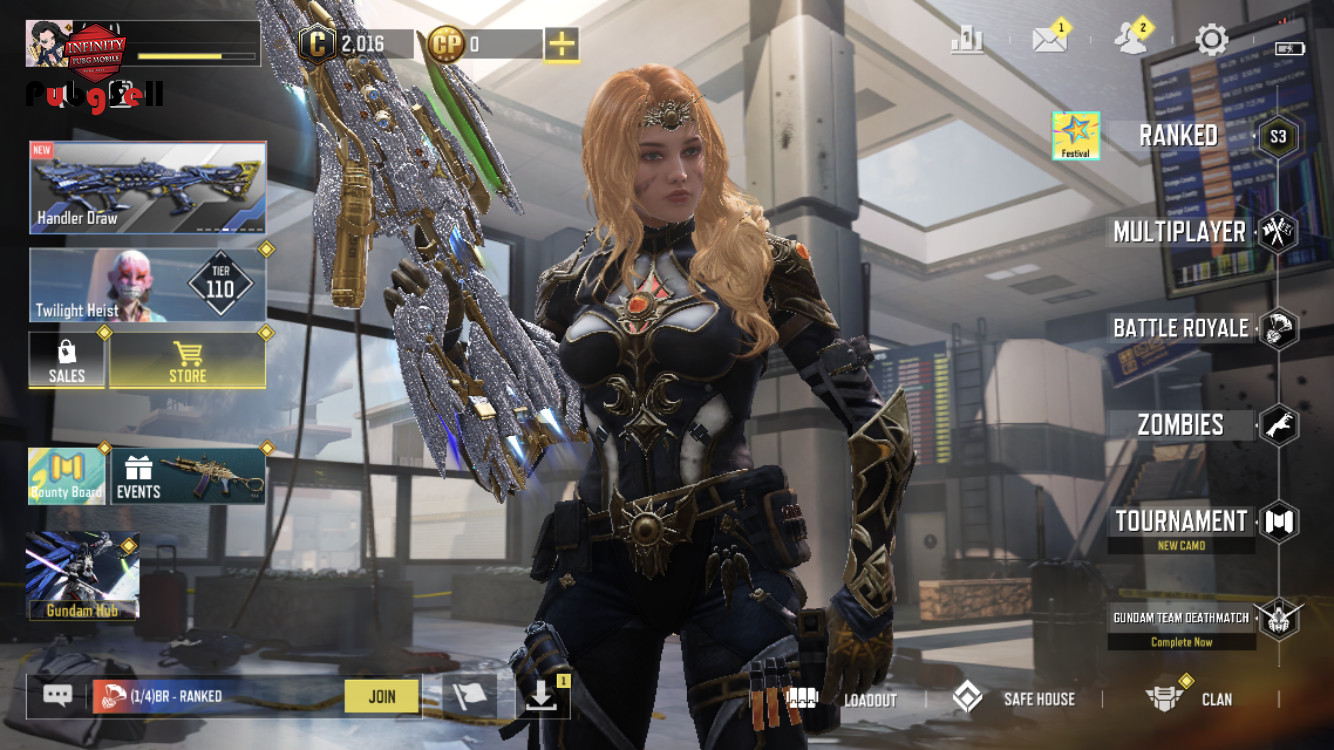Choose Multiplayer mode
Screen dimensions: 1334x750
point(1180,233)
